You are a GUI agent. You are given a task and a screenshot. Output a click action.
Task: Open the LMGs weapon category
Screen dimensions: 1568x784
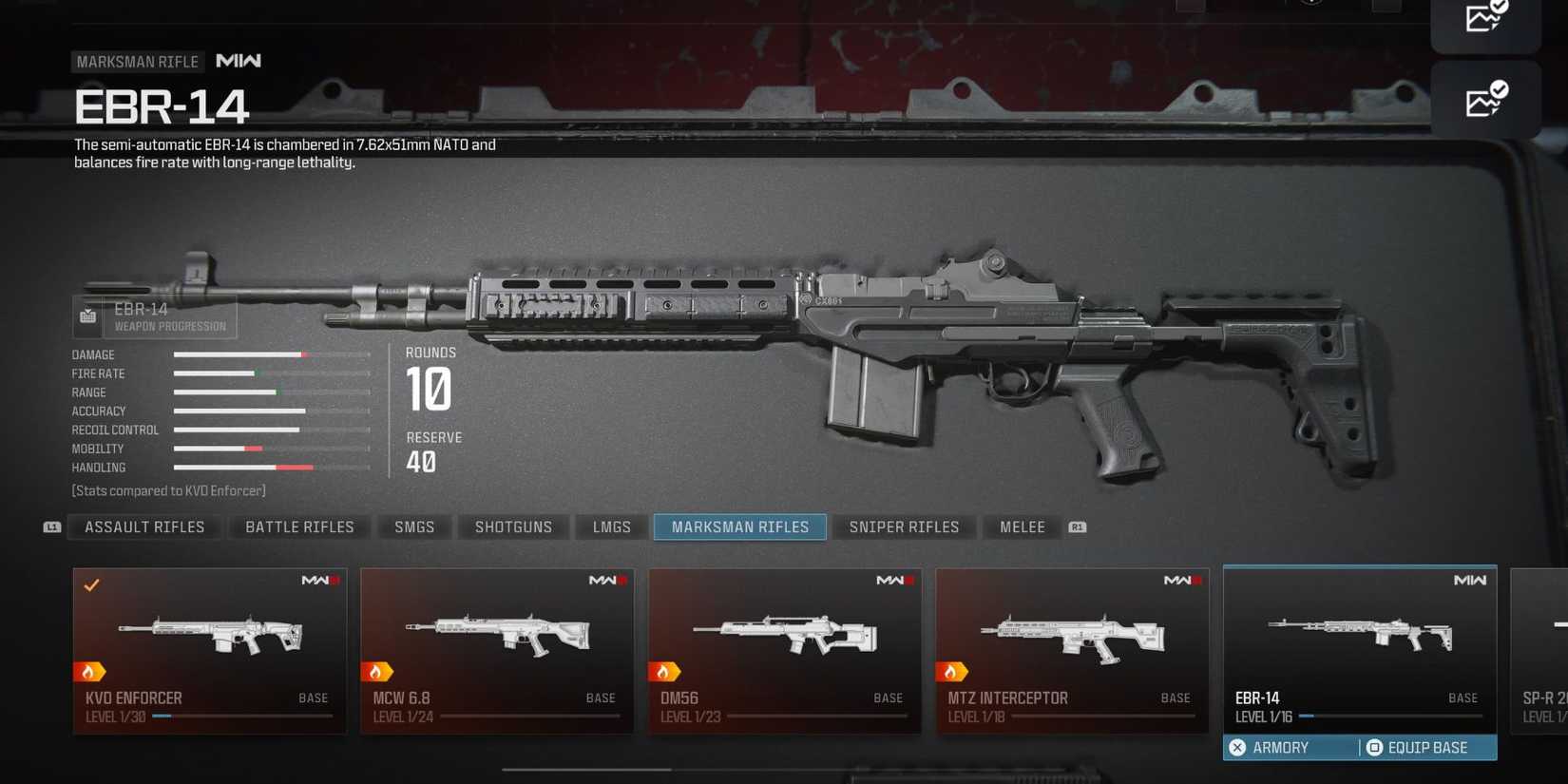(x=610, y=526)
